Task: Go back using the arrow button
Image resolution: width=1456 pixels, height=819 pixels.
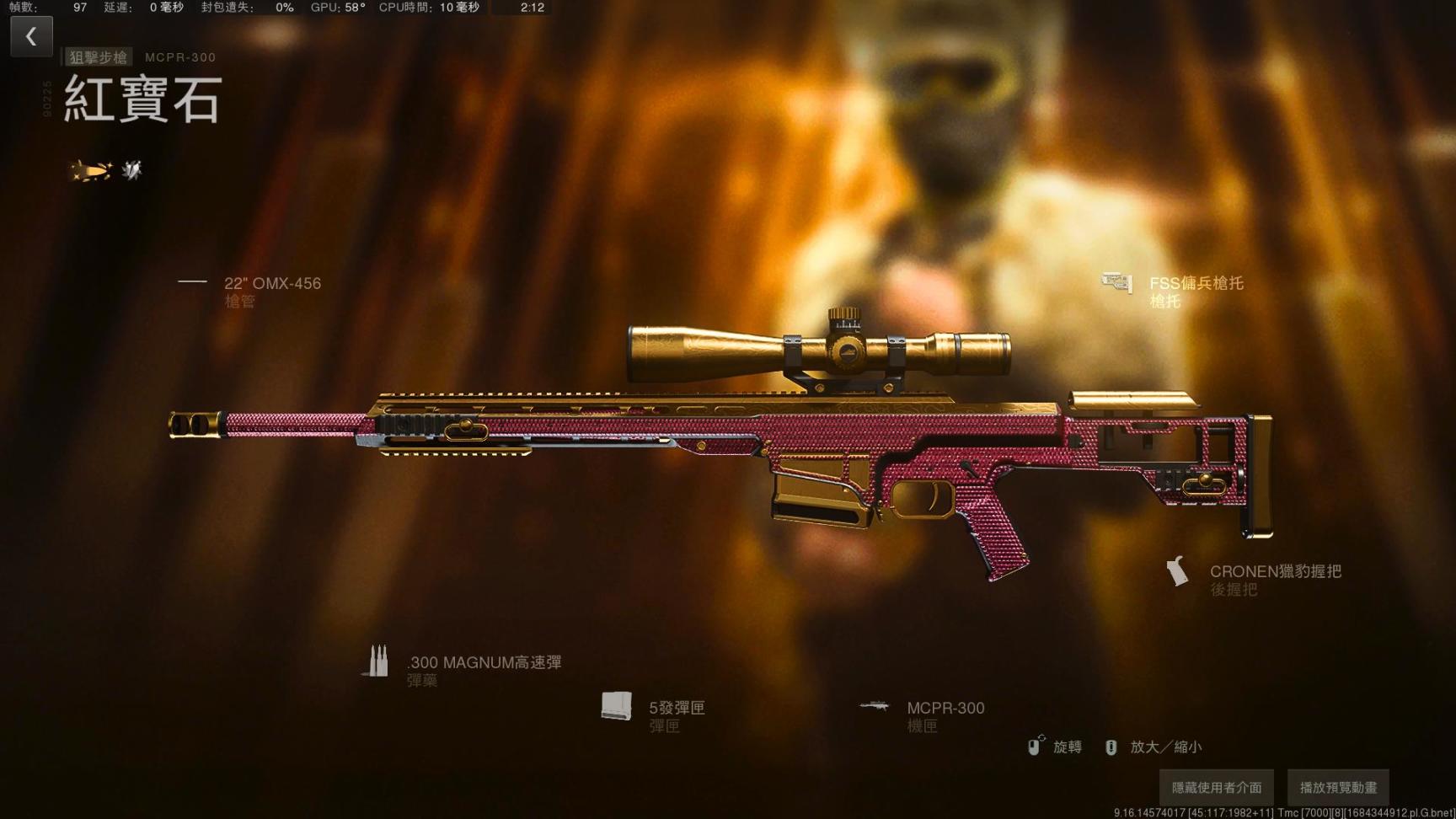Action: click(31, 36)
